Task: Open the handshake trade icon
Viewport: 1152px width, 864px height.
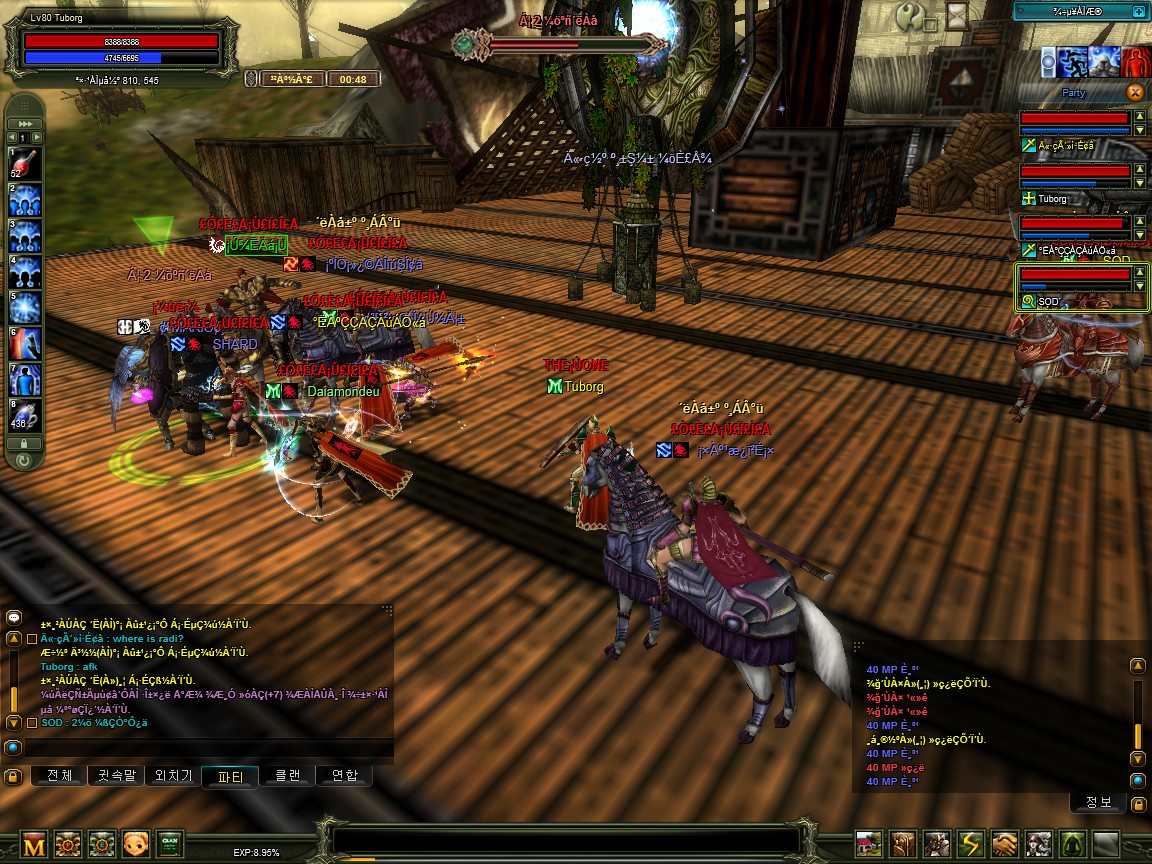Action: pos(1005,844)
